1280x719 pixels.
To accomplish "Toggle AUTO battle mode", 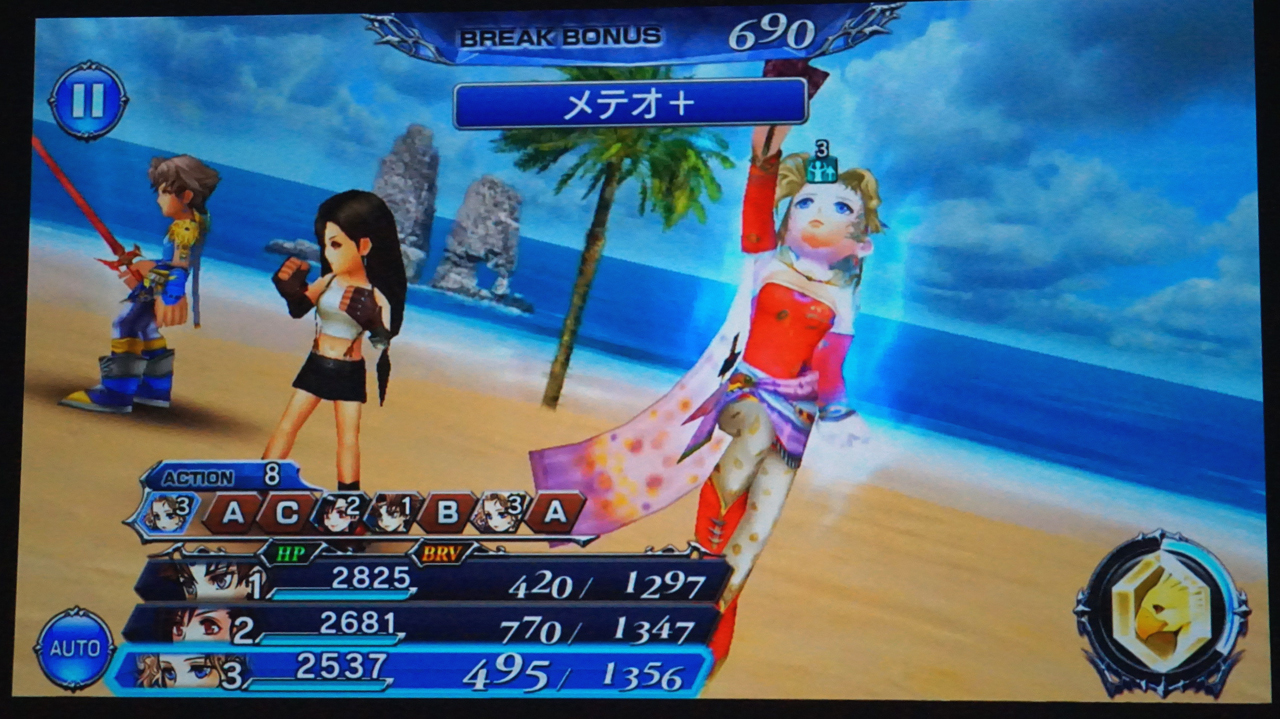I will tap(74, 648).
